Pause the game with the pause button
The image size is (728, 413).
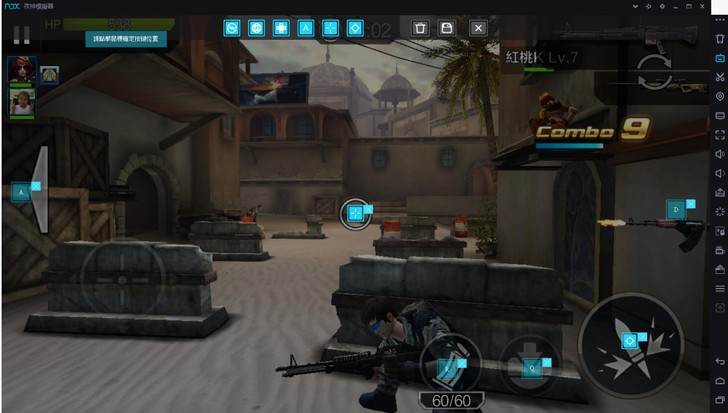tap(20, 35)
